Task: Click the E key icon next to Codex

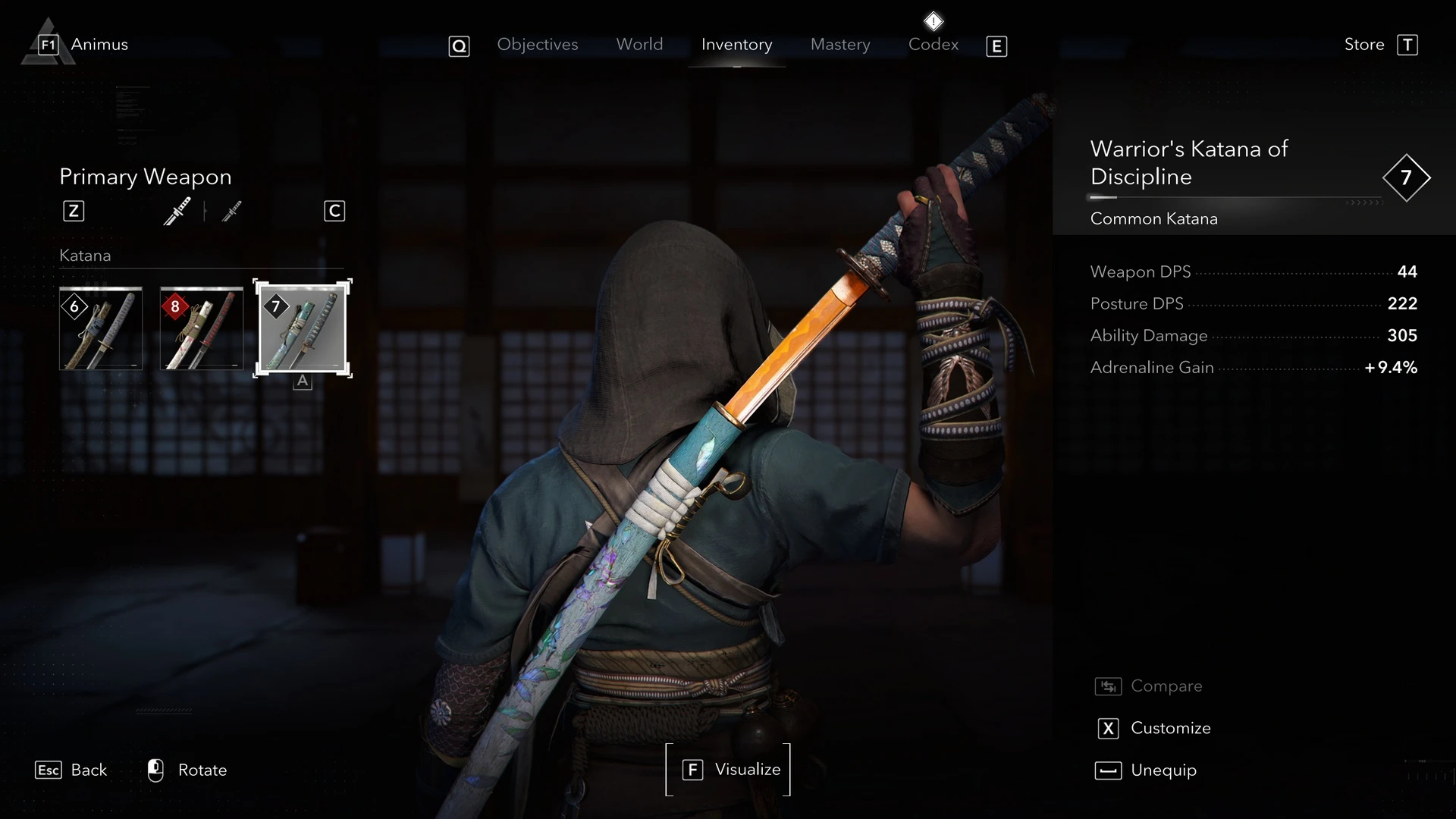Action: [x=995, y=45]
